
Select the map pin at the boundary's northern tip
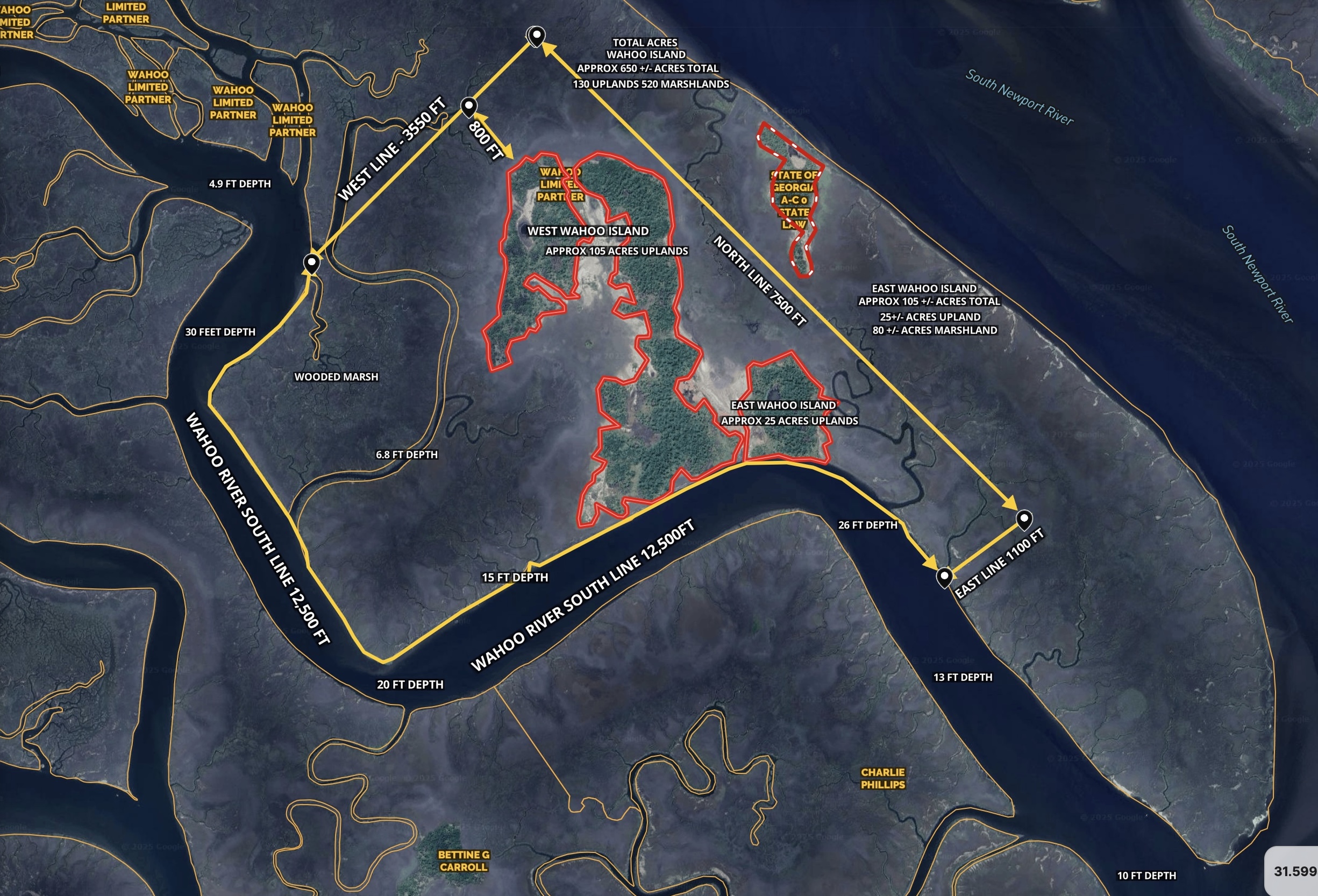click(536, 35)
